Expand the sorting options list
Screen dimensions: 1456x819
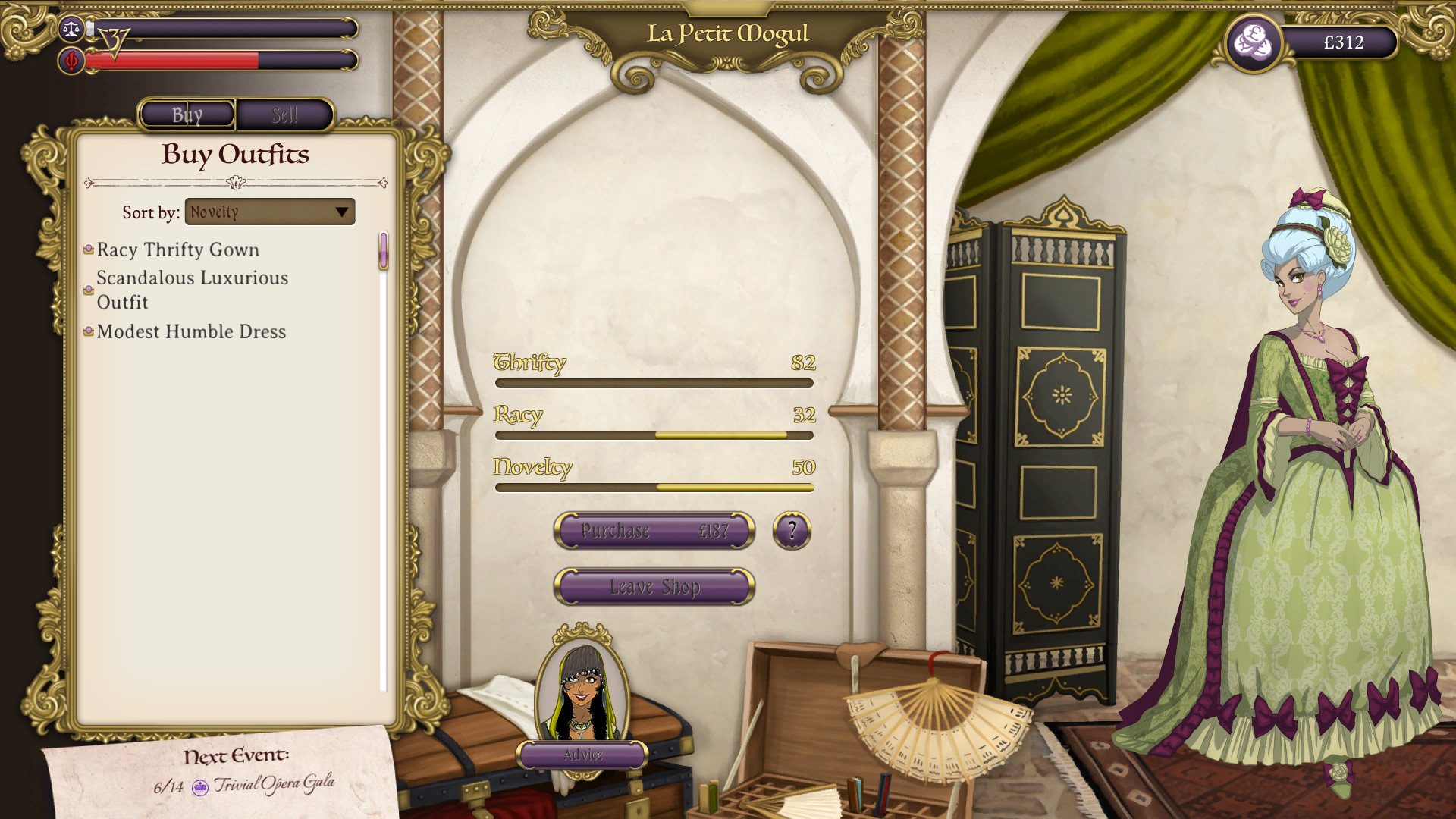[270, 212]
